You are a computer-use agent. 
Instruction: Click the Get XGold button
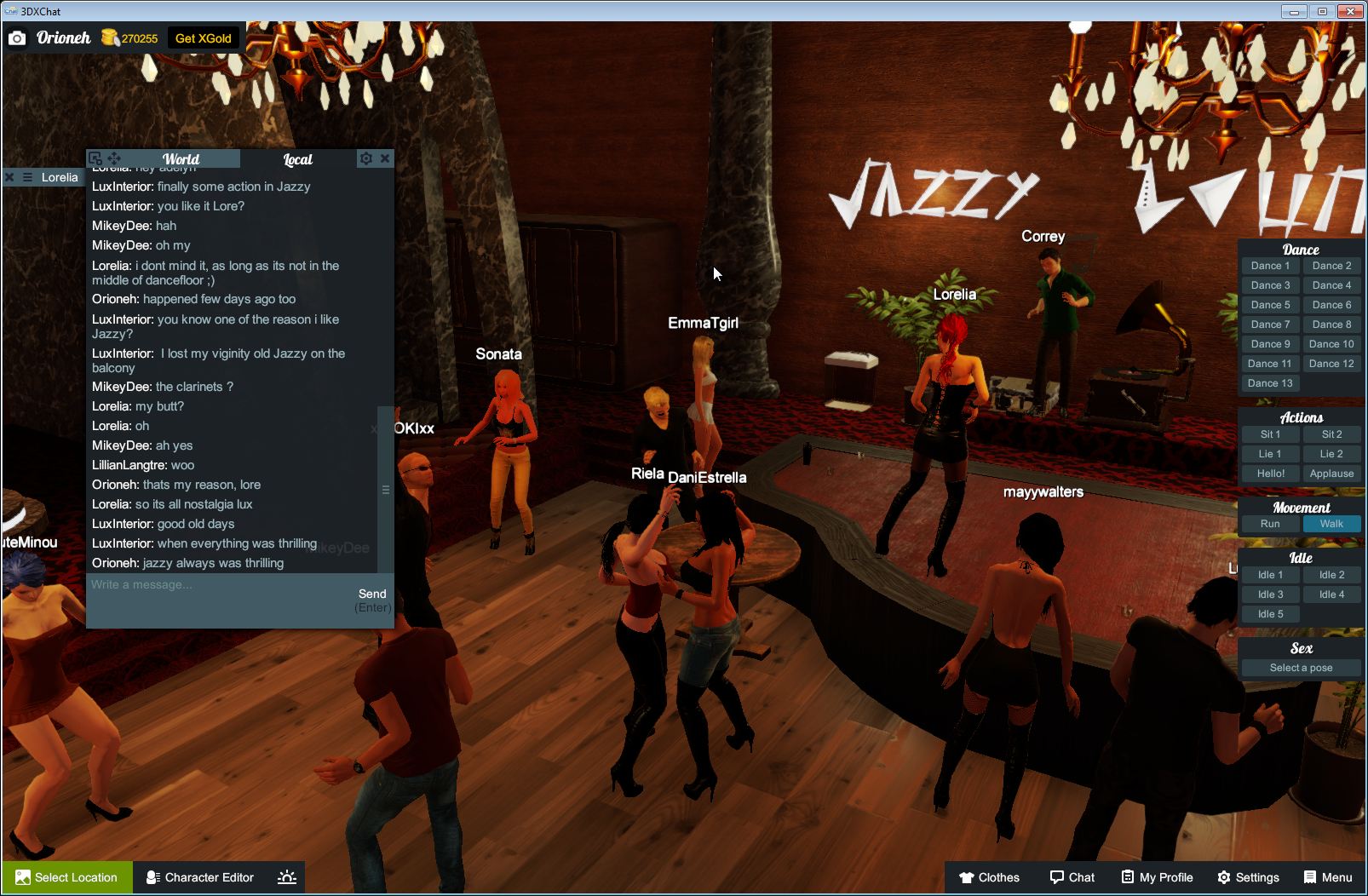click(204, 37)
